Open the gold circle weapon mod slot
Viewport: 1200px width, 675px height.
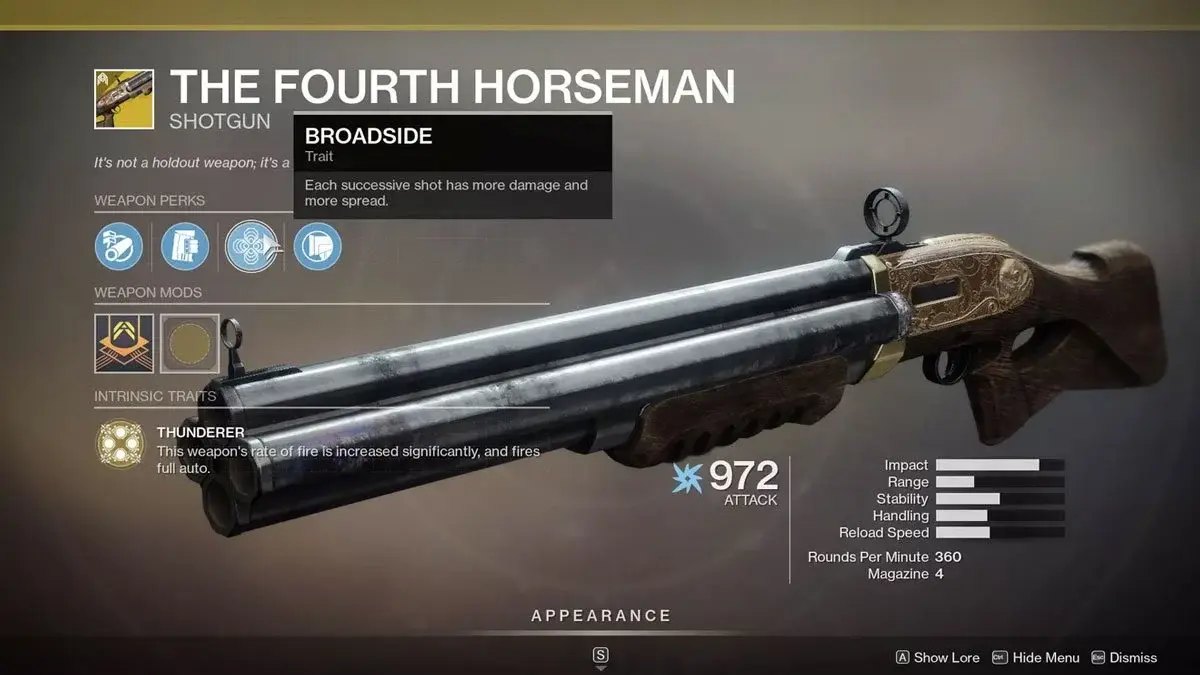pos(189,344)
